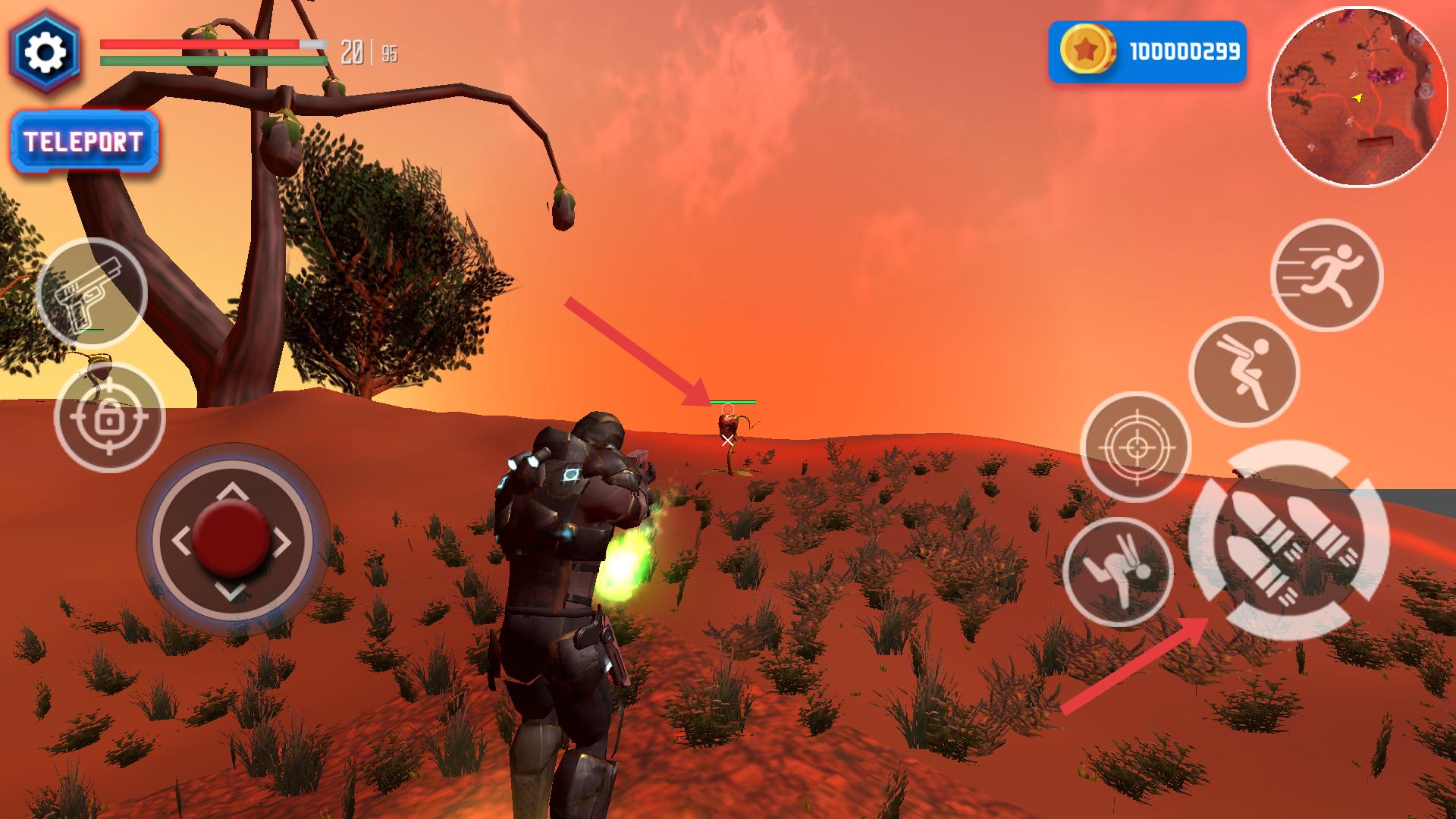Switch weapon using the pistol icon
The height and width of the screenshot is (819, 1456).
[x=92, y=293]
